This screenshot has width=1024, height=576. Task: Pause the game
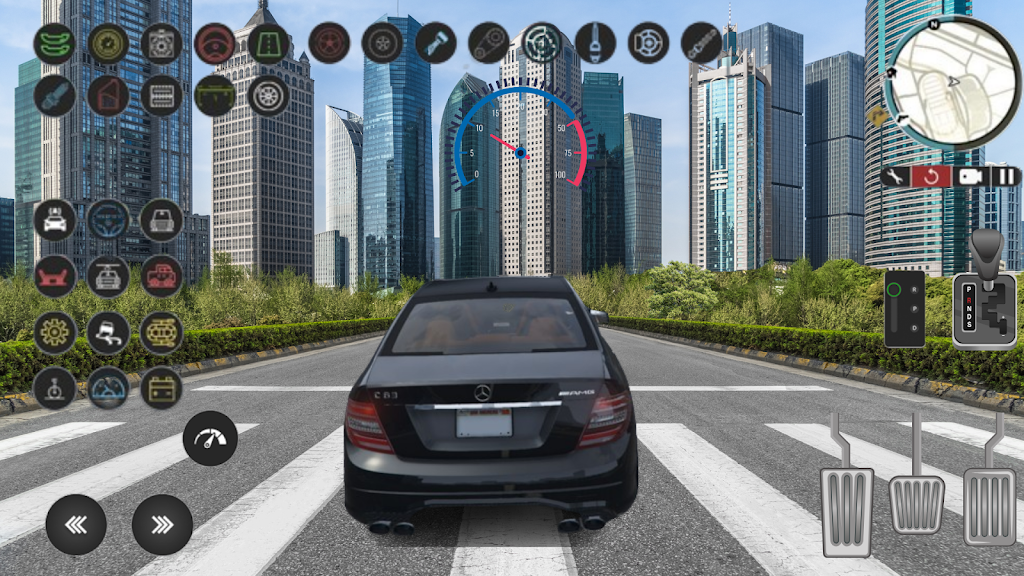[1003, 177]
